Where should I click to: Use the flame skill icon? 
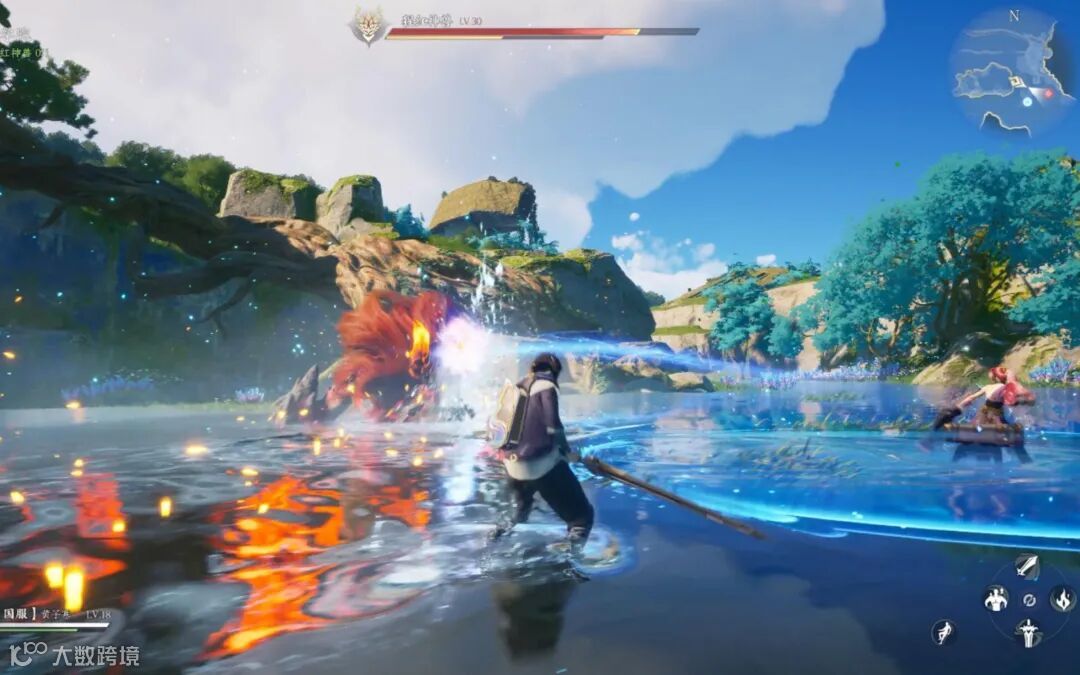coord(1061,599)
